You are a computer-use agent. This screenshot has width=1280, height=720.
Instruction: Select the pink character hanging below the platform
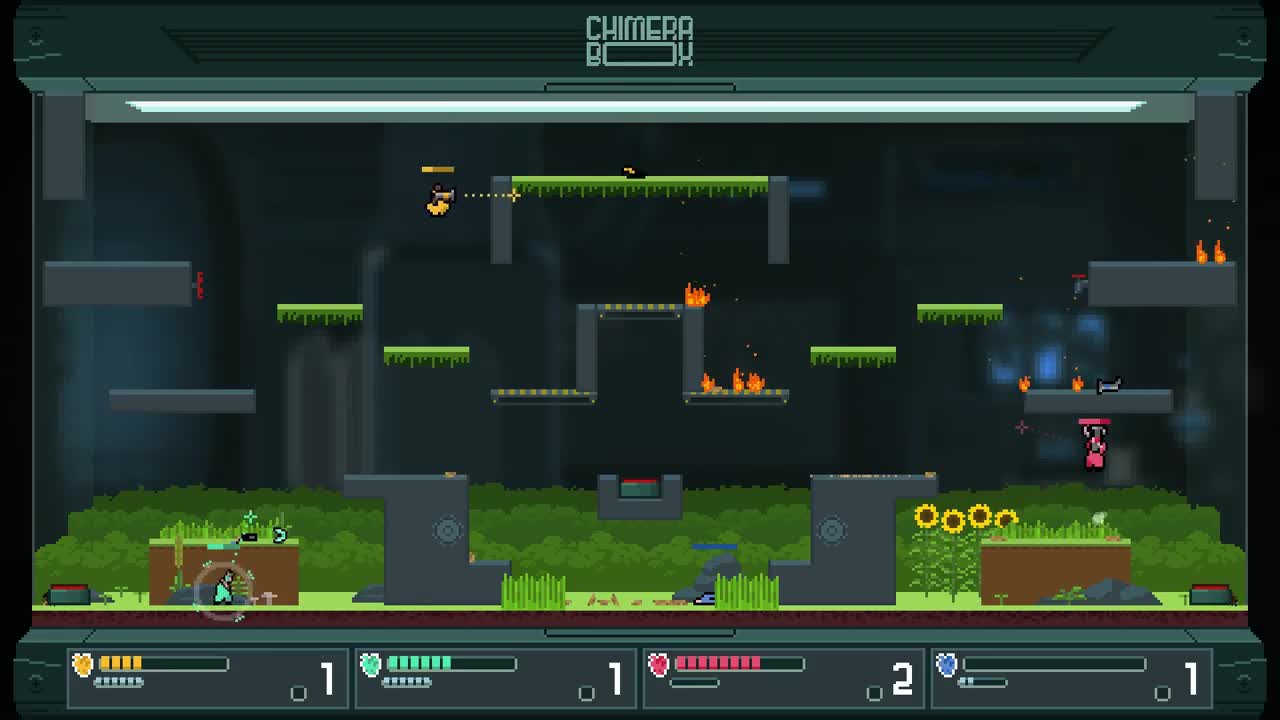[x=1092, y=443]
